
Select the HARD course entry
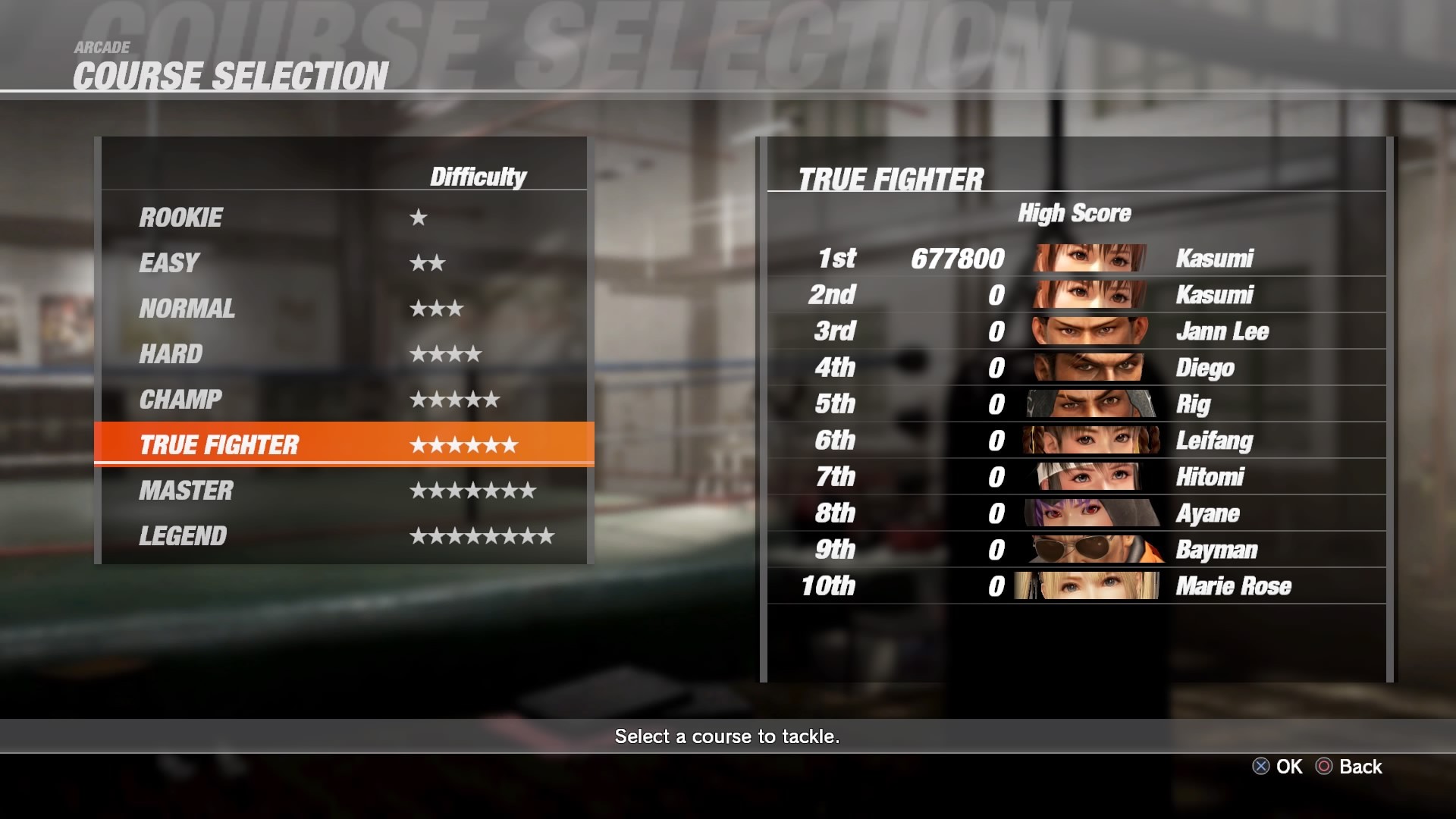(343, 354)
